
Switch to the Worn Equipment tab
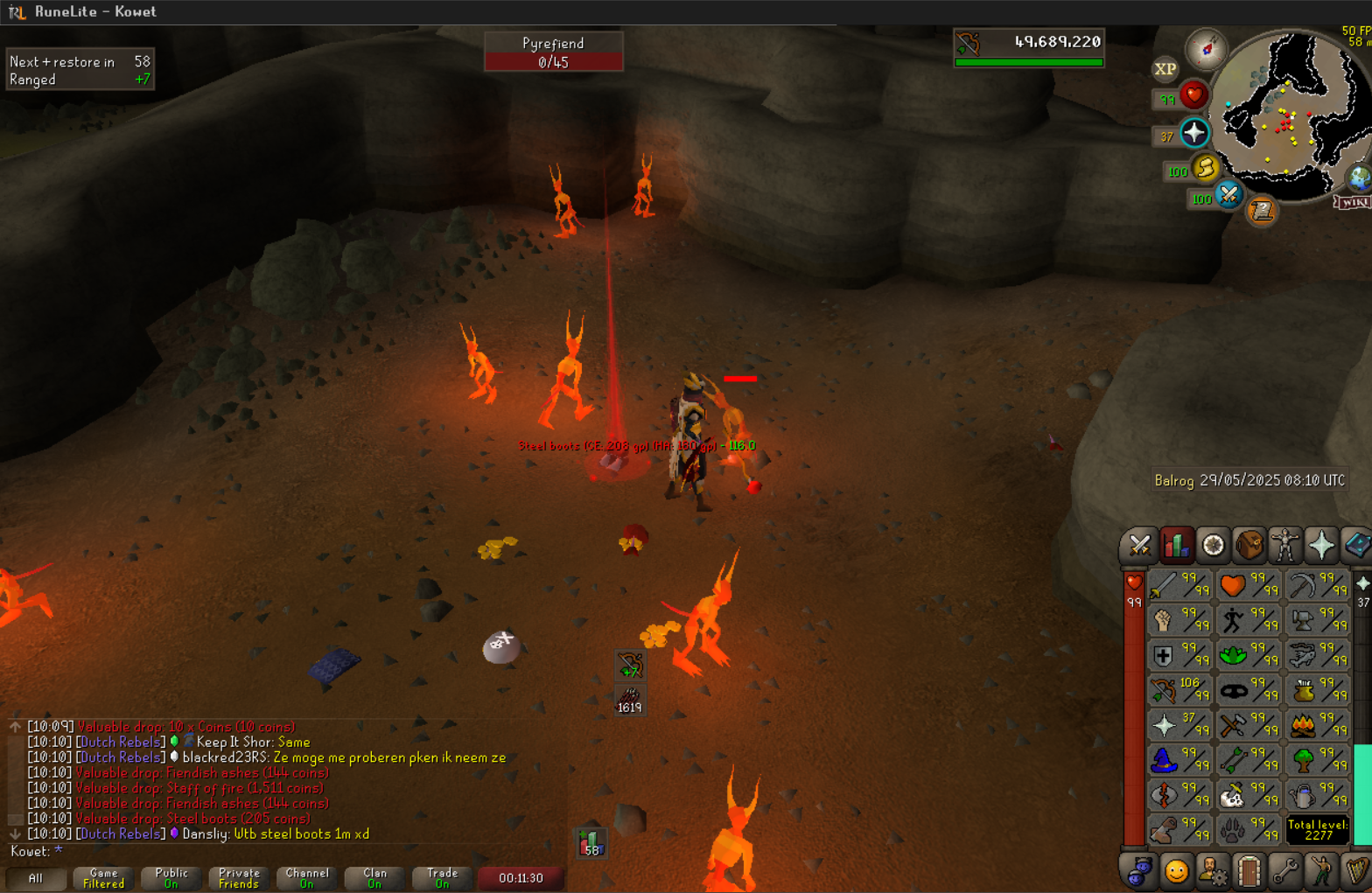click(1284, 546)
